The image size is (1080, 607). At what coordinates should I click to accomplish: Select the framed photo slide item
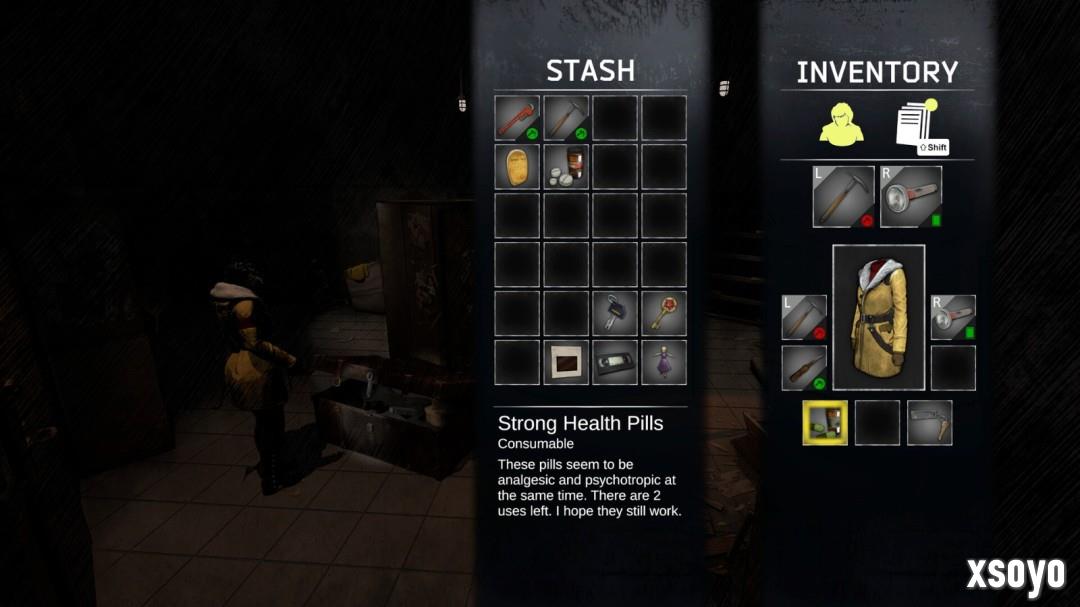(x=566, y=362)
